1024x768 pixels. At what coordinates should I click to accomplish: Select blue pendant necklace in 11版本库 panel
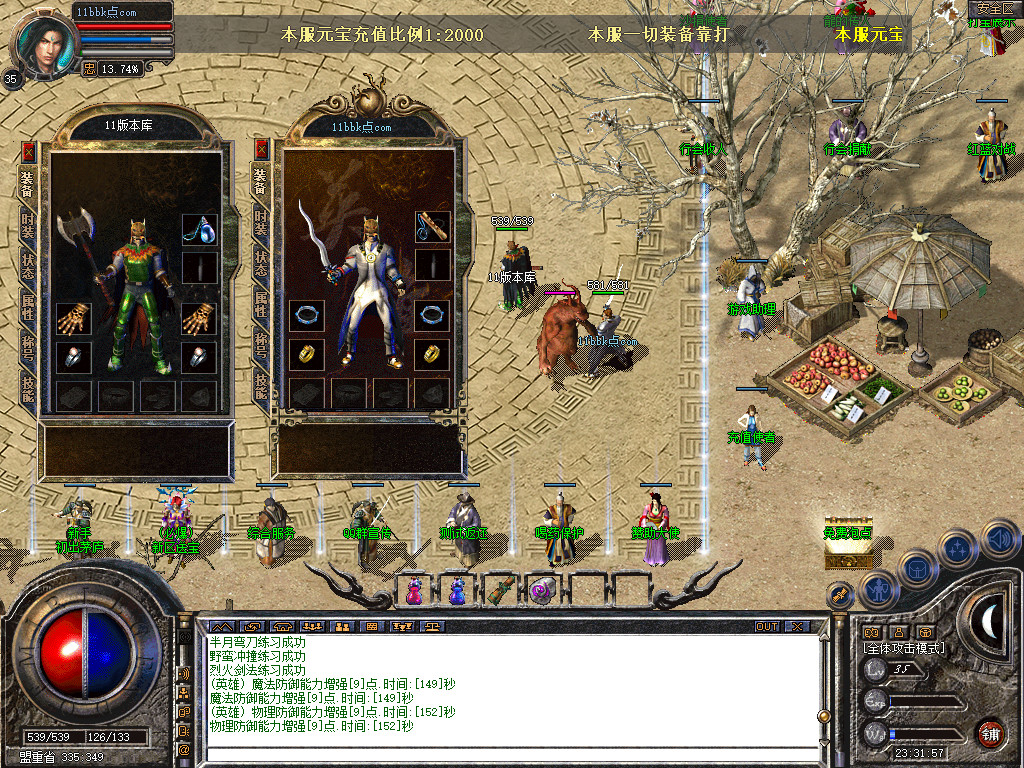pyautogui.click(x=199, y=229)
